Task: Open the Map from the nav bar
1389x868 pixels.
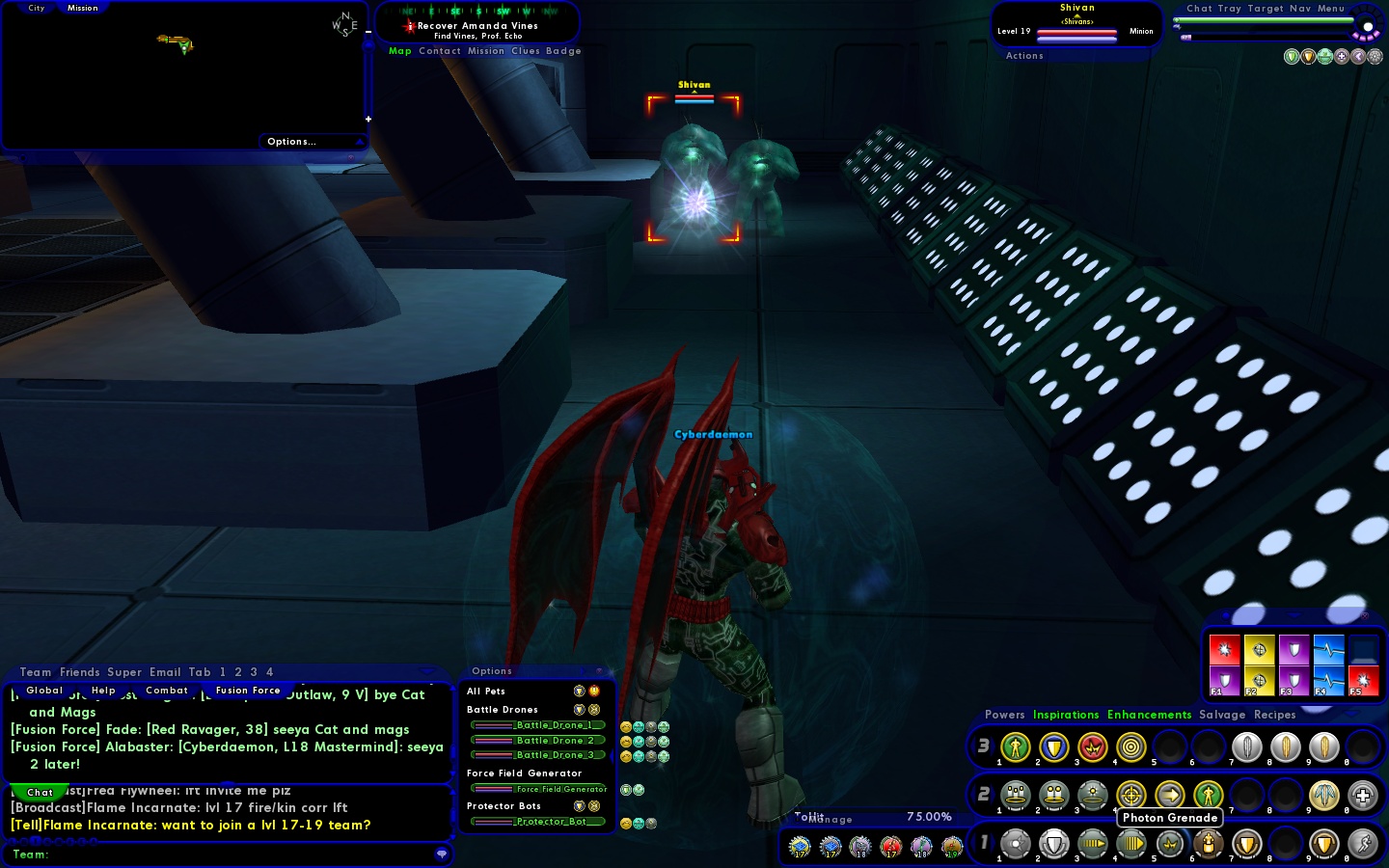Action: (399, 51)
